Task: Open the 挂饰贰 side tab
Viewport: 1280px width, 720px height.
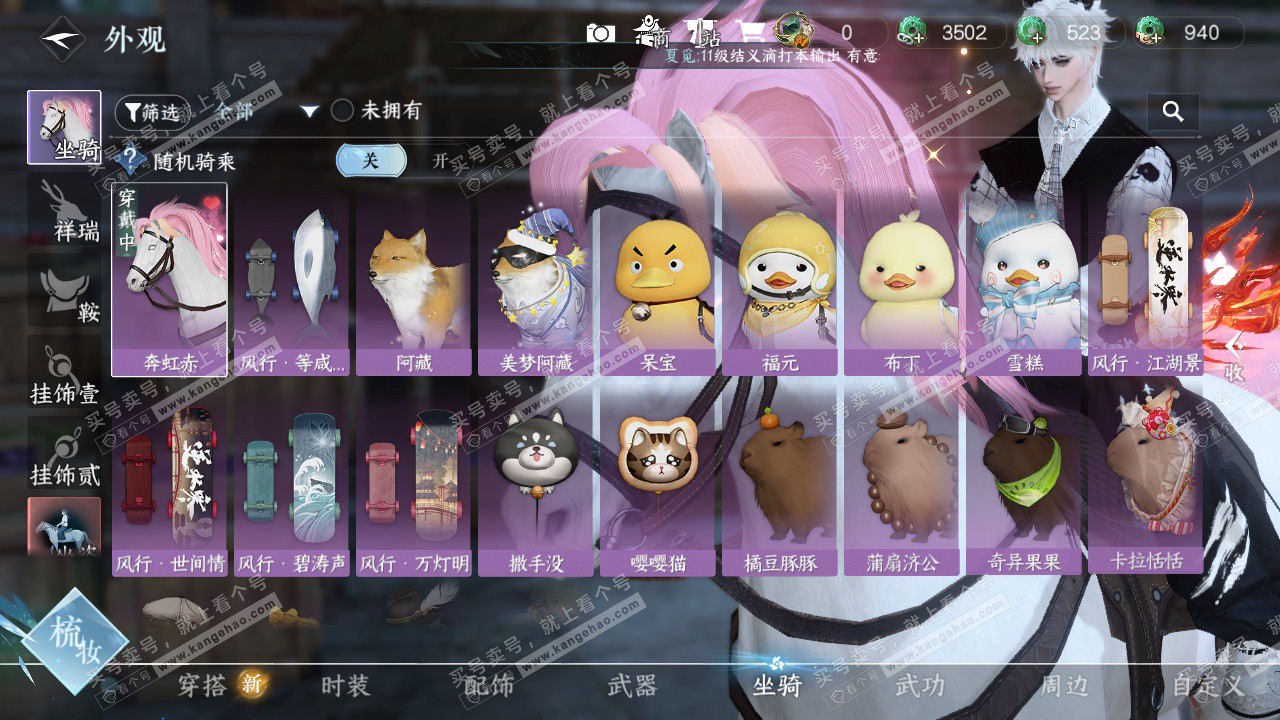Action: click(64, 455)
